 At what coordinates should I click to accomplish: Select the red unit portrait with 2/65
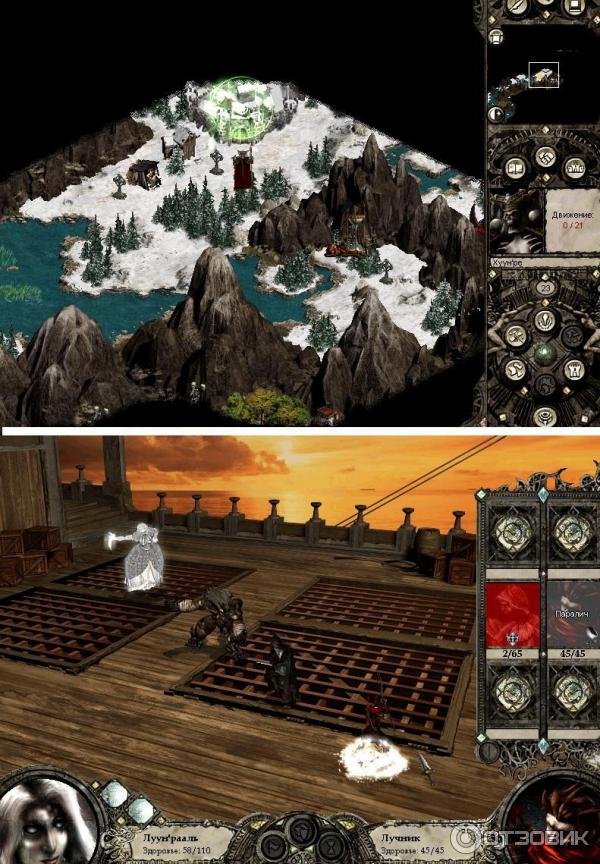coord(512,614)
